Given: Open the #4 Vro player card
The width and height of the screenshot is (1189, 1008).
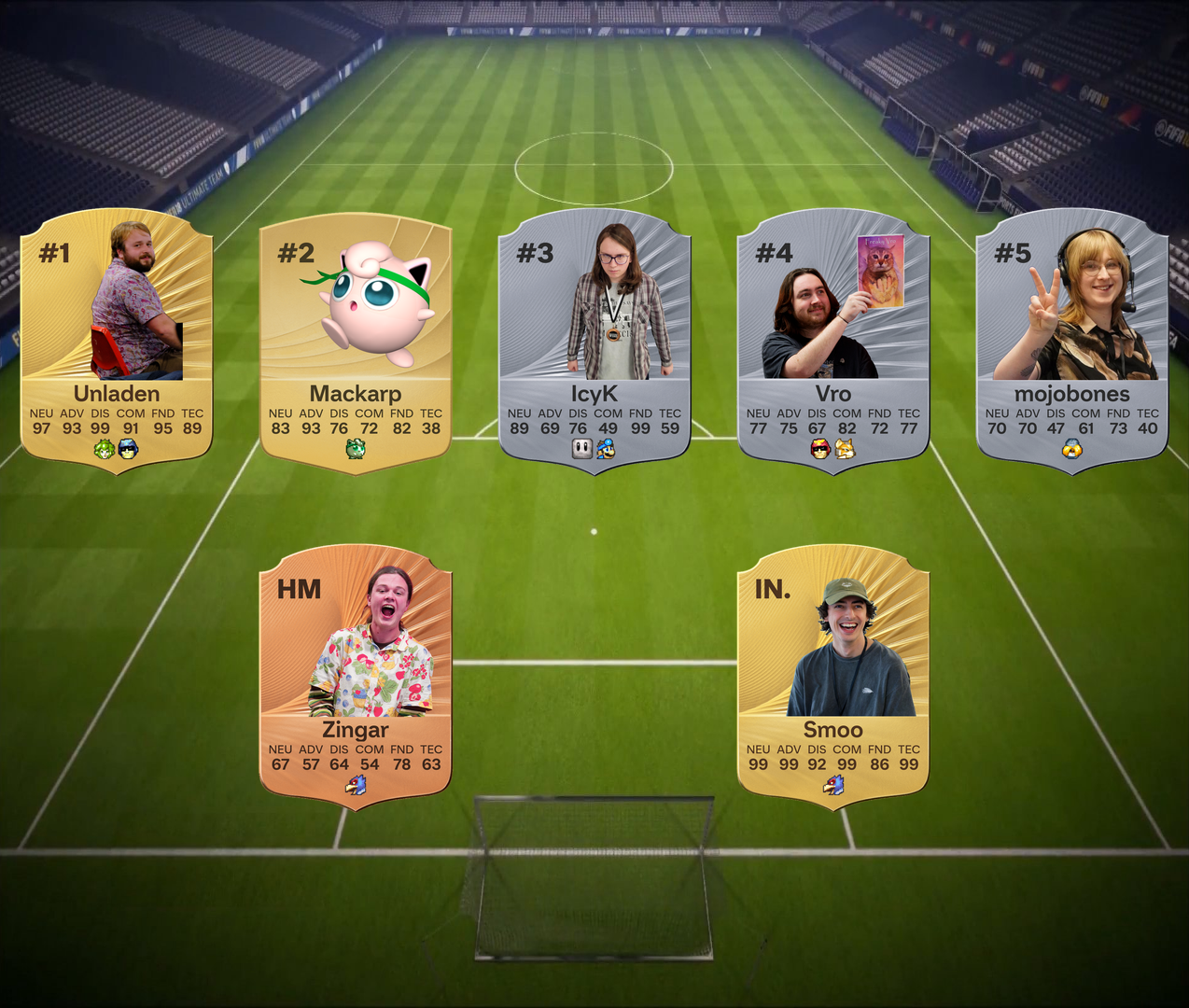Looking at the screenshot, I should click(x=833, y=341).
